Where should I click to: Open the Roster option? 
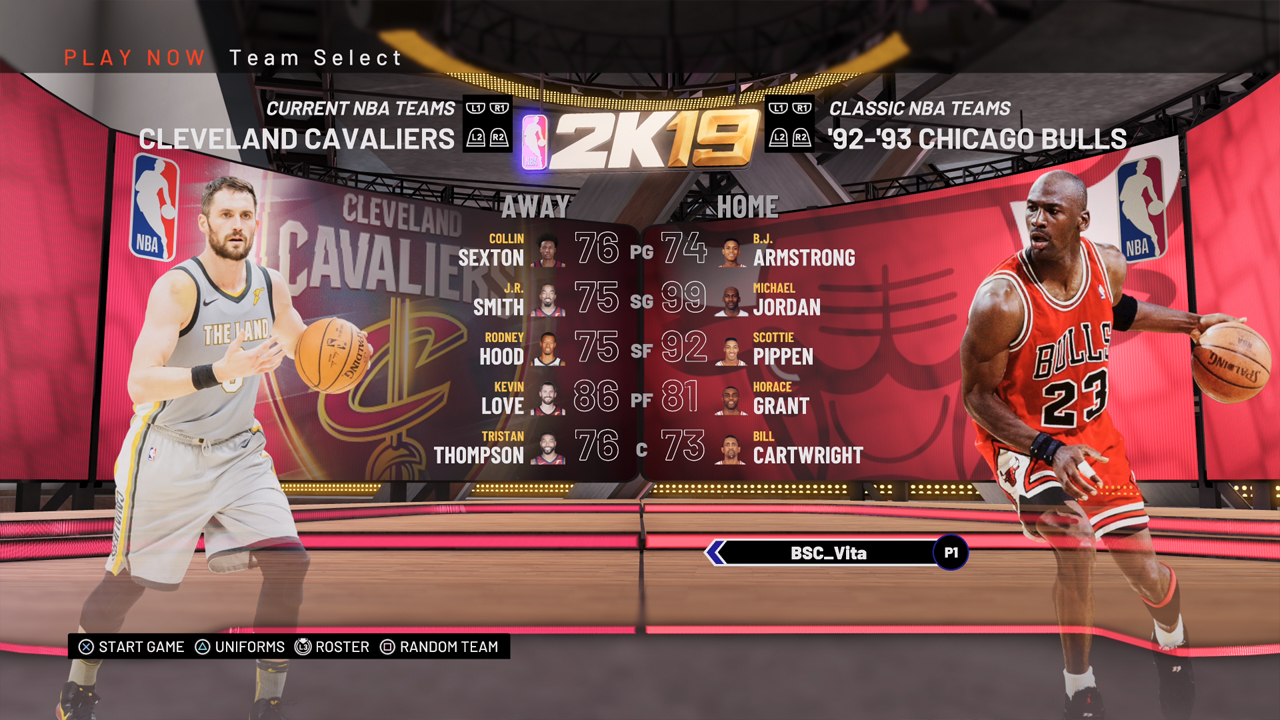(x=333, y=647)
